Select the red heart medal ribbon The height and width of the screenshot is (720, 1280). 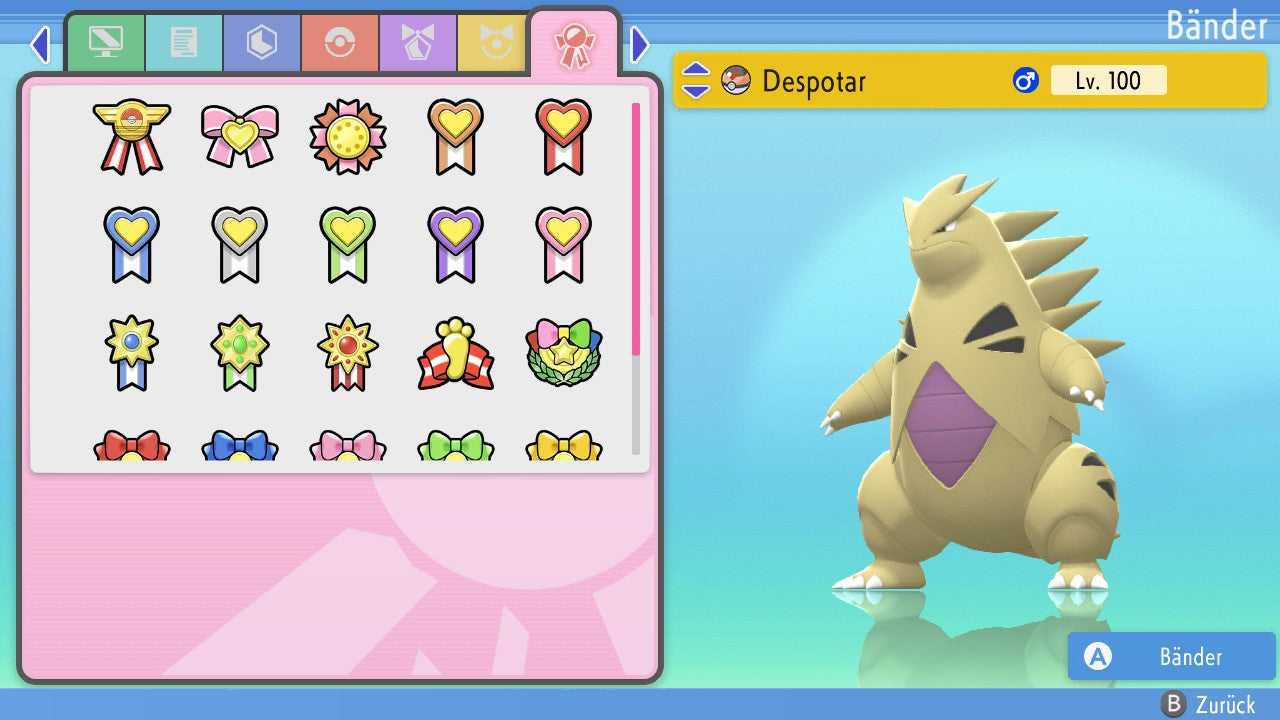(x=563, y=136)
